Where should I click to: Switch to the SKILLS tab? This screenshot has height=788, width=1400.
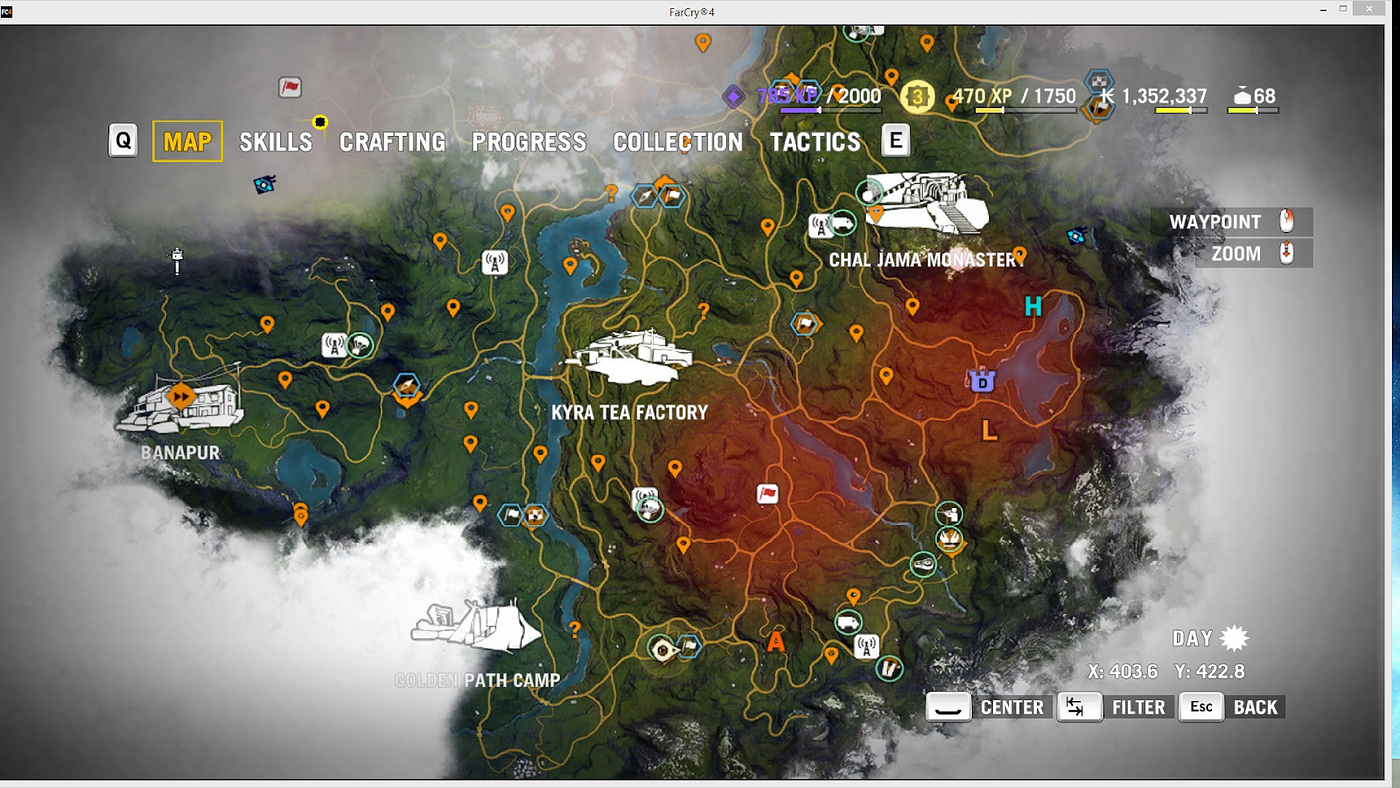point(275,141)
